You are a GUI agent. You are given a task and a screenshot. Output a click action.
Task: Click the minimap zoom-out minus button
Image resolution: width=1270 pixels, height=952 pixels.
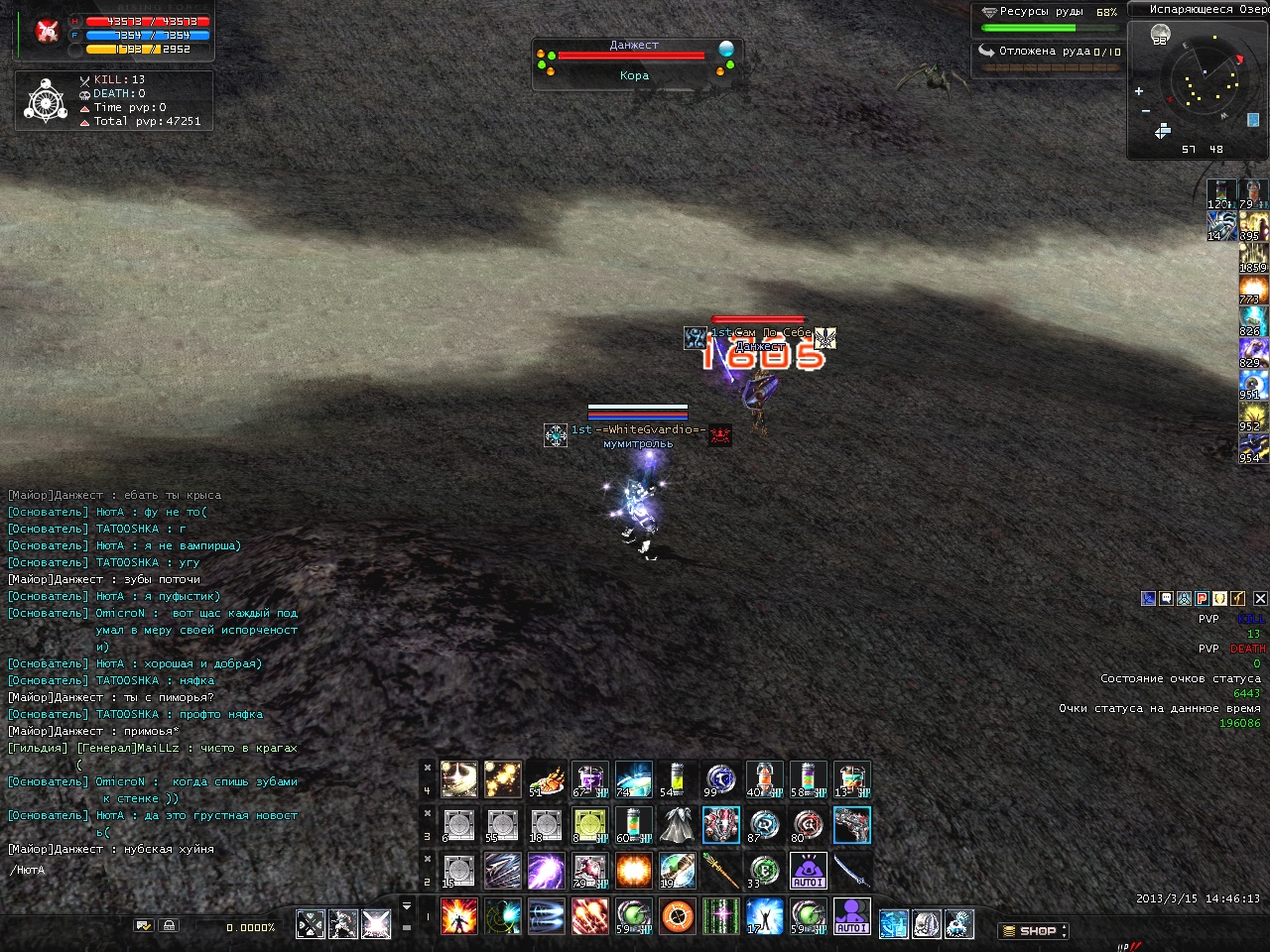click(1146, 110)
